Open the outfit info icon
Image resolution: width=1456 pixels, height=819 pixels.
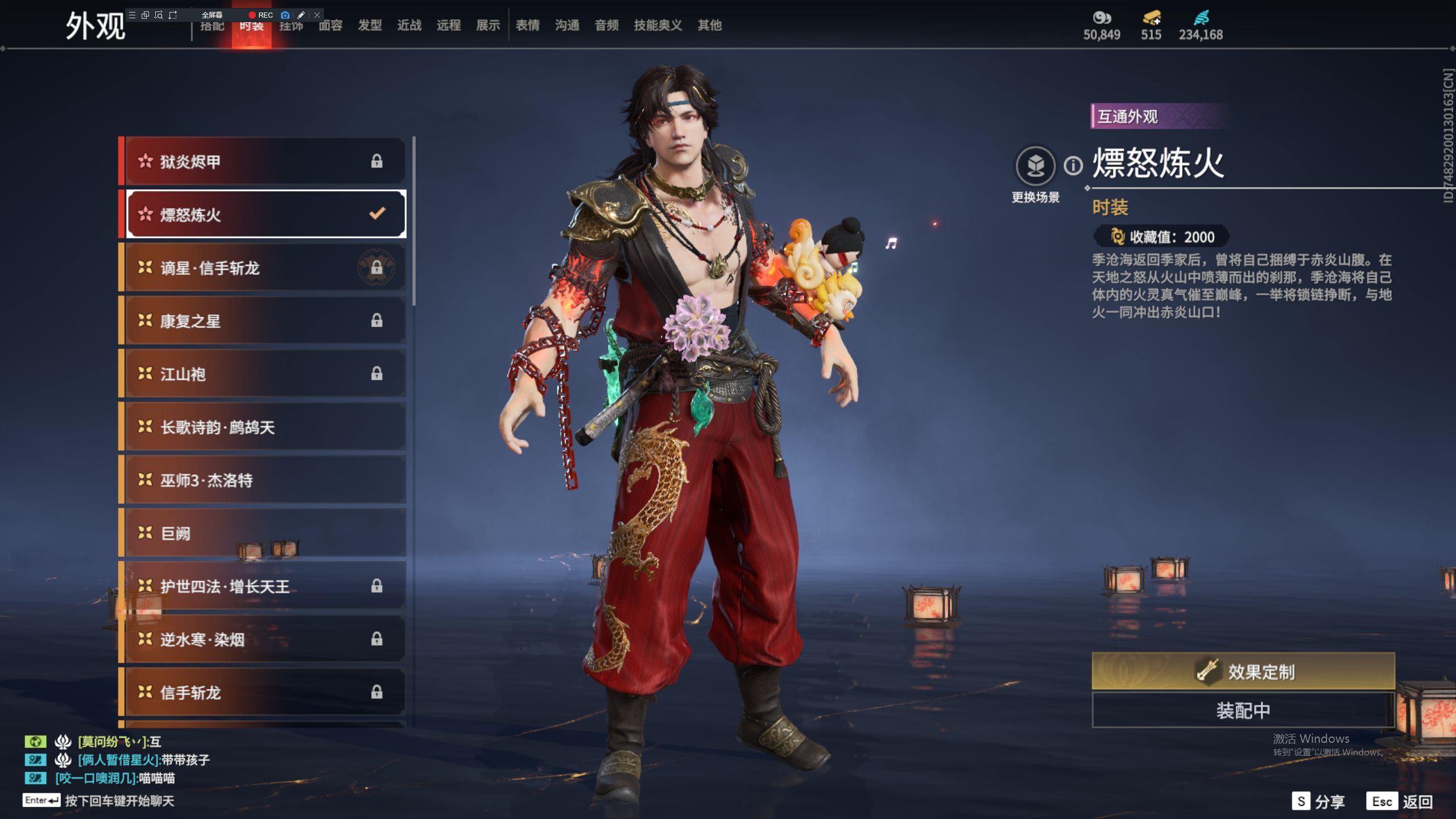(x=1073, y=166)
